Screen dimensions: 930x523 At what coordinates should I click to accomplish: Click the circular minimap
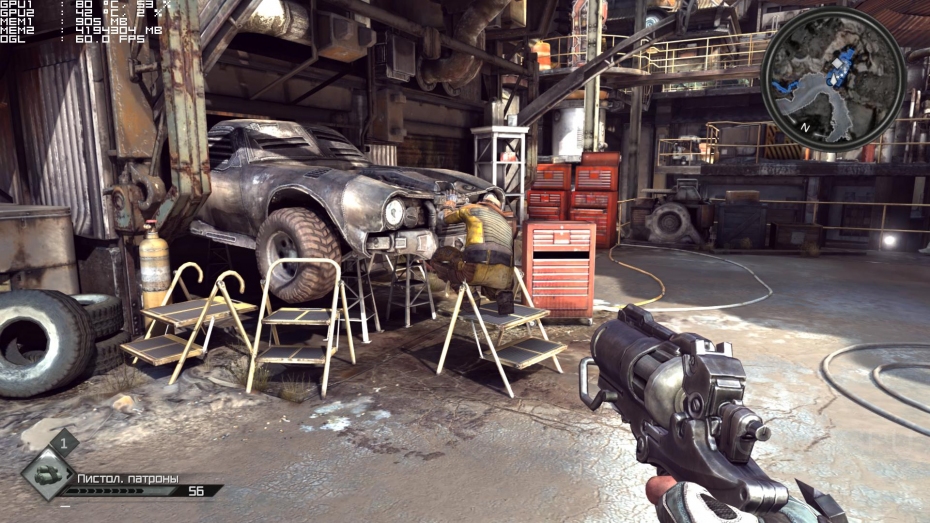833,78
